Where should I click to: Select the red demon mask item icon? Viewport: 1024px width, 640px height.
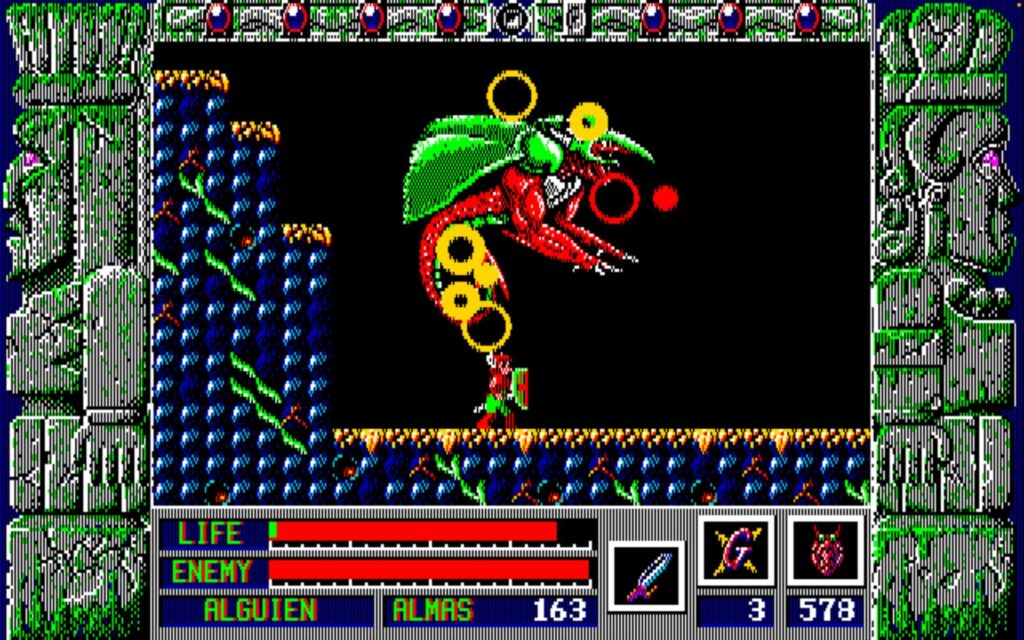pos(825,551)
